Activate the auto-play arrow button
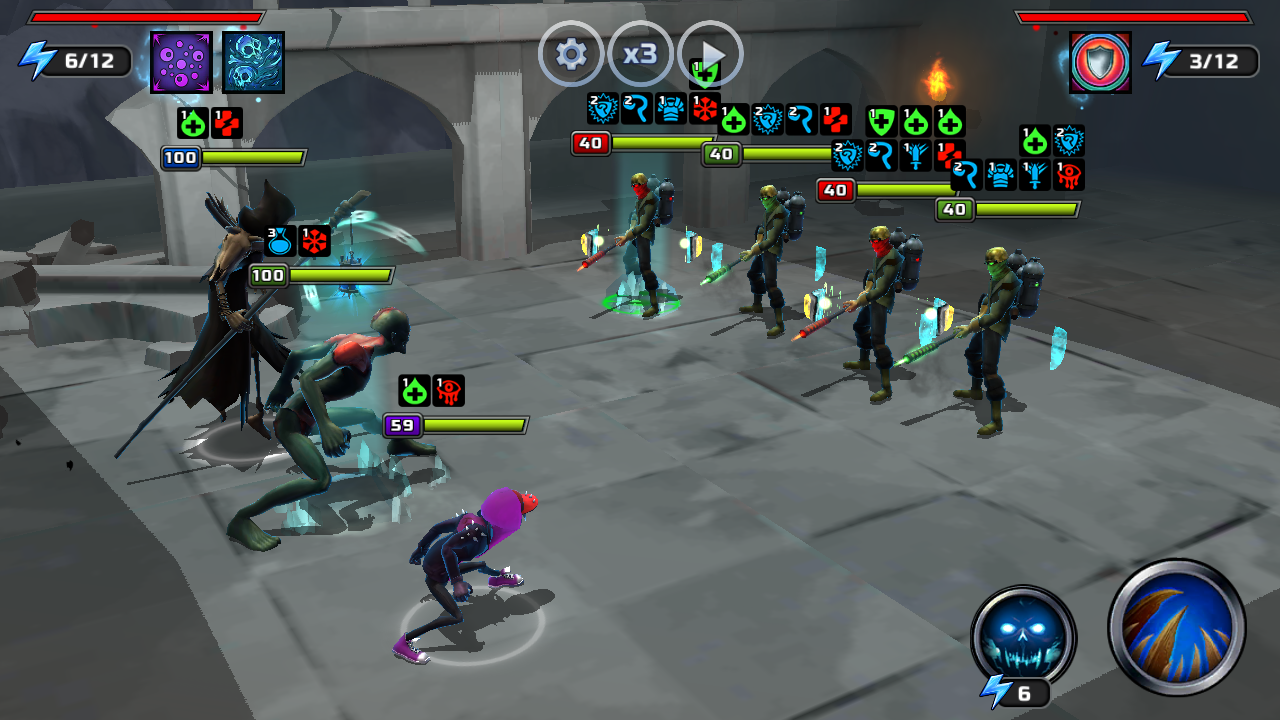The height and width of the screenshot is (720, 1280). (x=711, y=56)
